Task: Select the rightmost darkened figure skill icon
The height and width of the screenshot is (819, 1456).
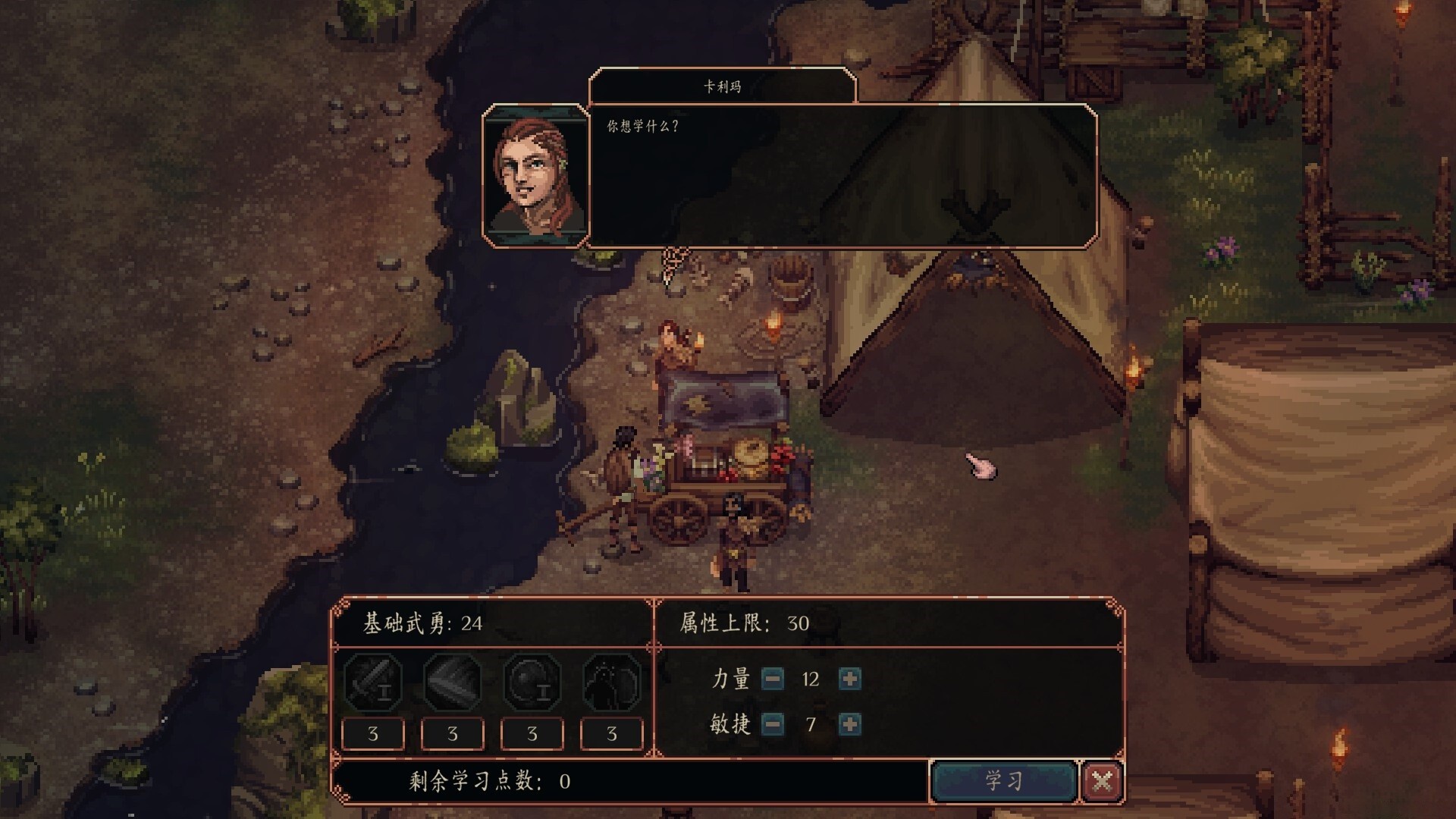Action: 612,682
